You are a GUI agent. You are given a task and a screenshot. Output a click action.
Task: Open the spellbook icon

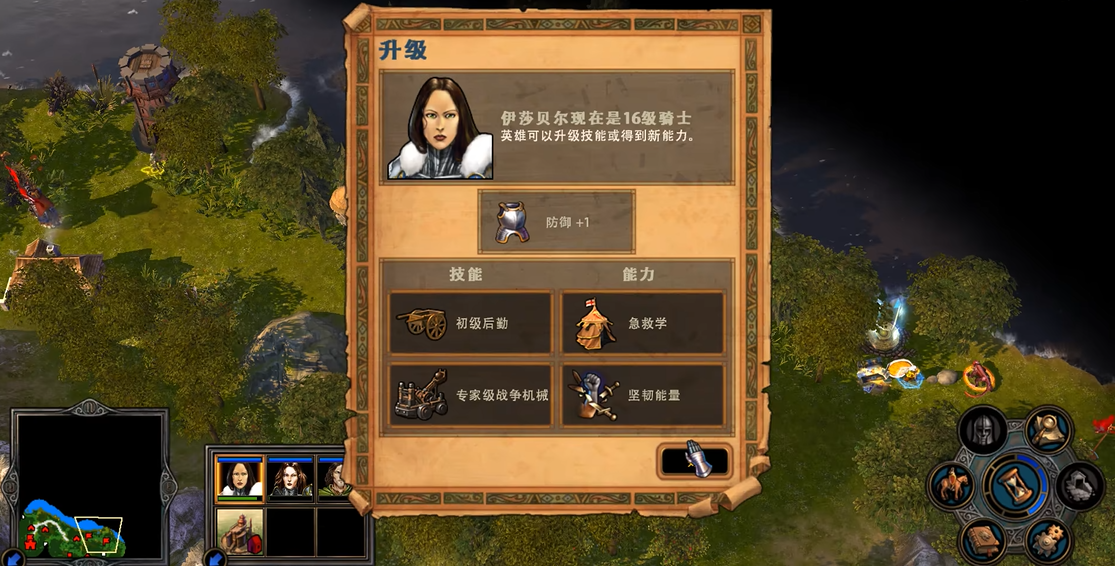[x=982, y=541]
